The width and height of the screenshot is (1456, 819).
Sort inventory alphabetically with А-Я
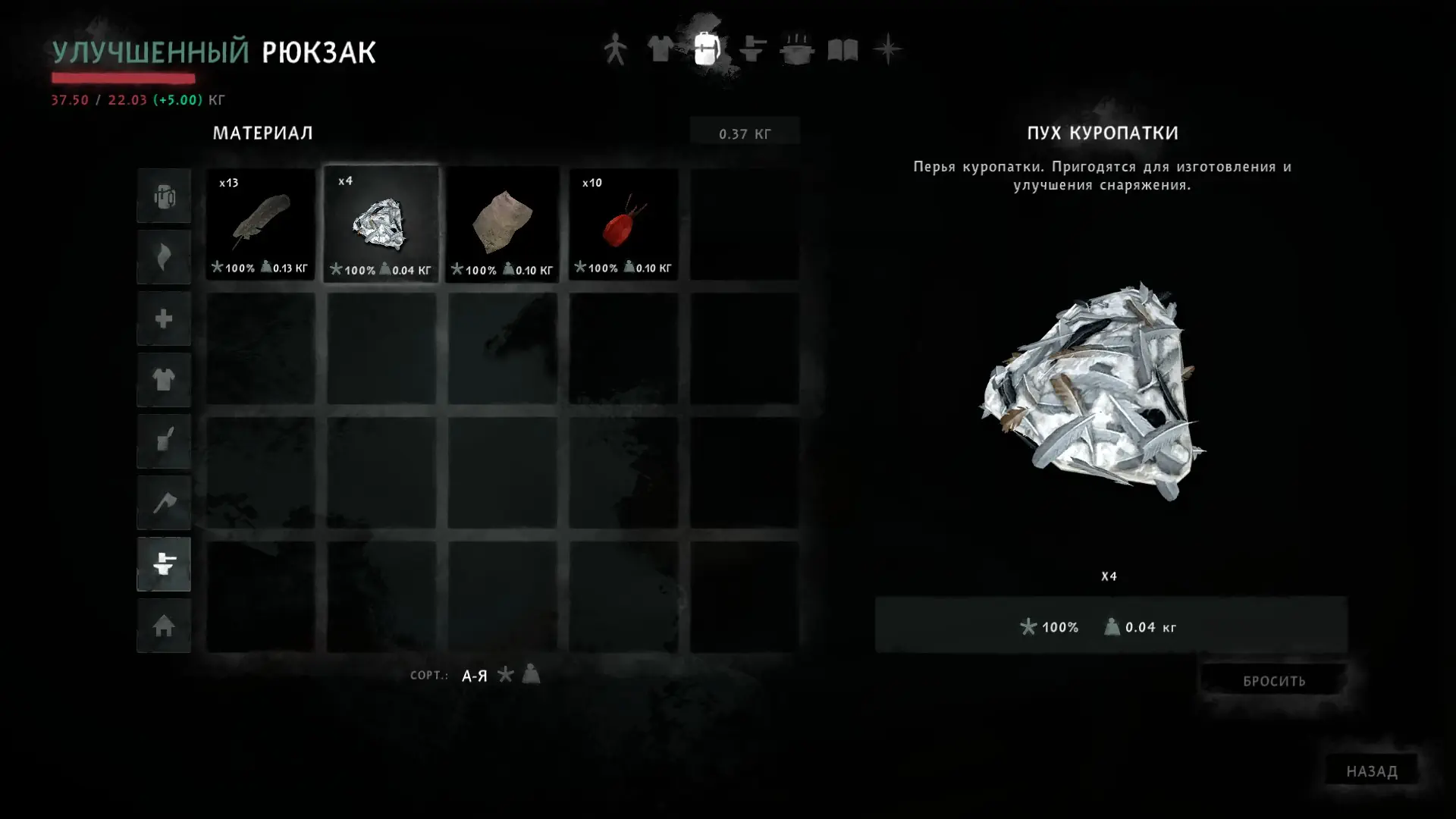tap(475, 676)
